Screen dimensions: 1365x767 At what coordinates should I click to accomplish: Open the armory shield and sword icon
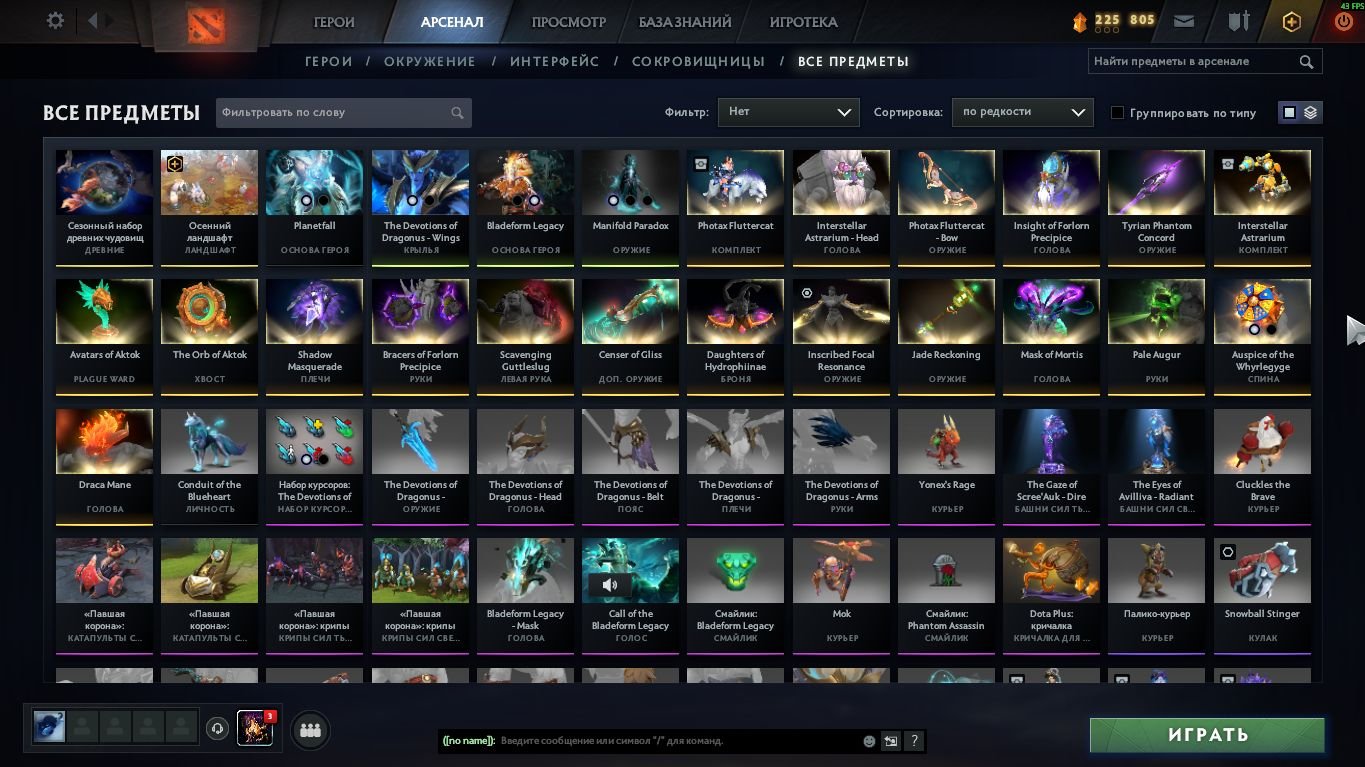[1240, 20]
